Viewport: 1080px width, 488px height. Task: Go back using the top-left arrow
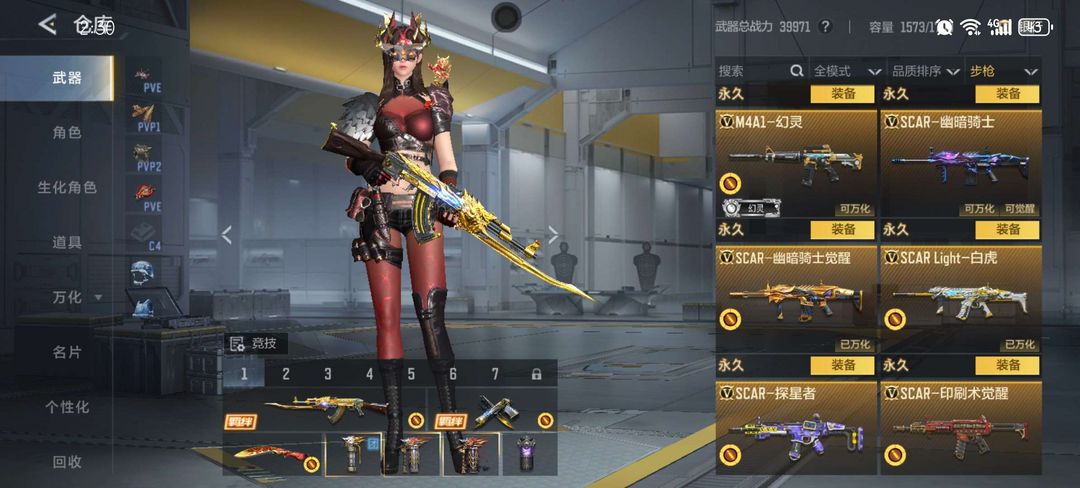point(47,25)
